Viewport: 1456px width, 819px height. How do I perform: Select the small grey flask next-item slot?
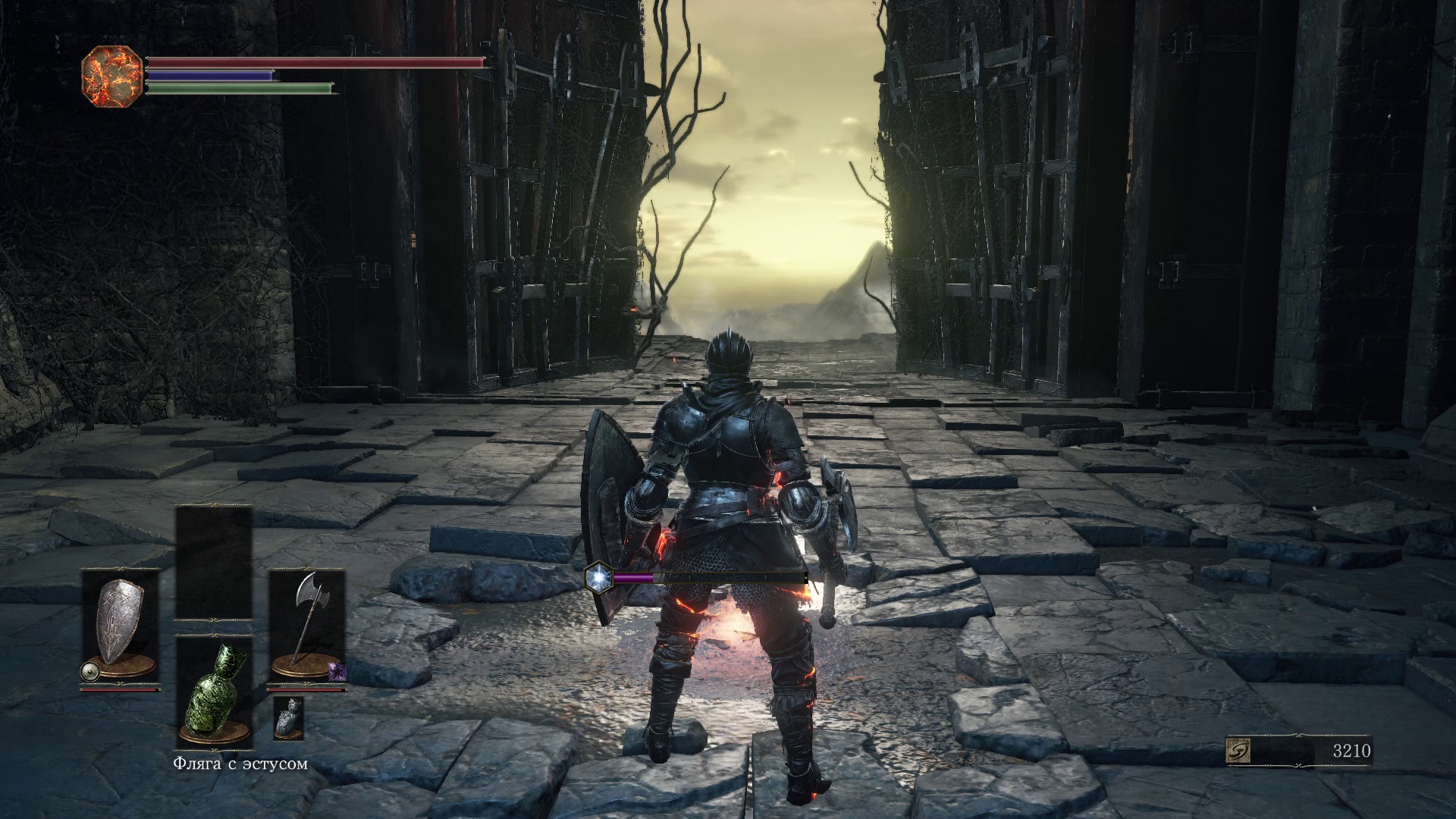288,717
